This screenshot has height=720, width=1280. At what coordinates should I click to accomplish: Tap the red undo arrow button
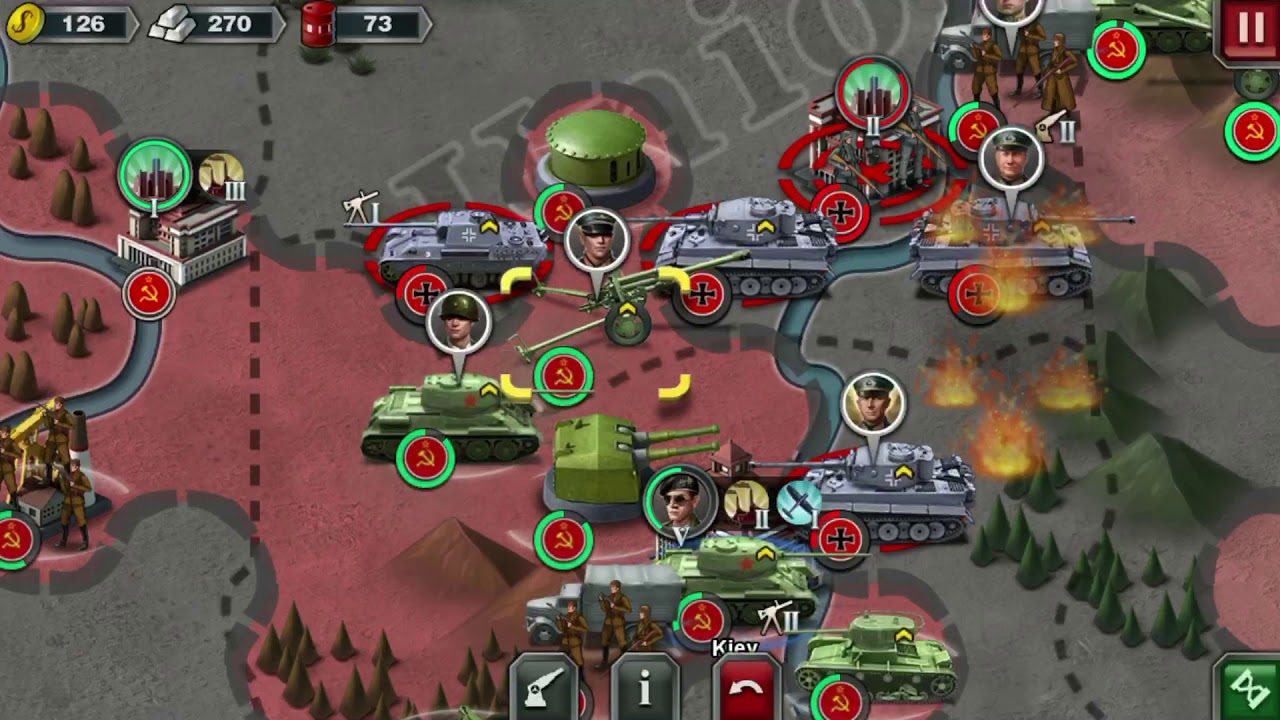tap(747, 689)
